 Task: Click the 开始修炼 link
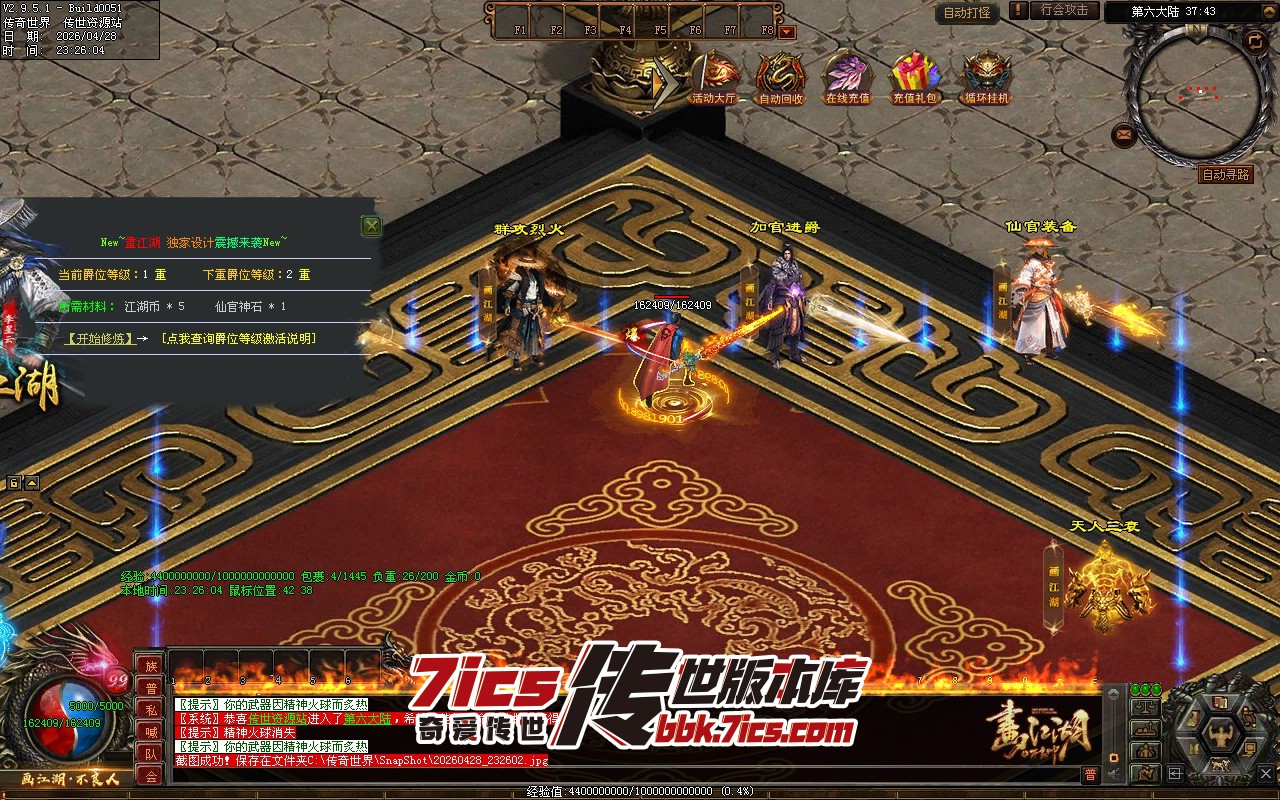99,339
